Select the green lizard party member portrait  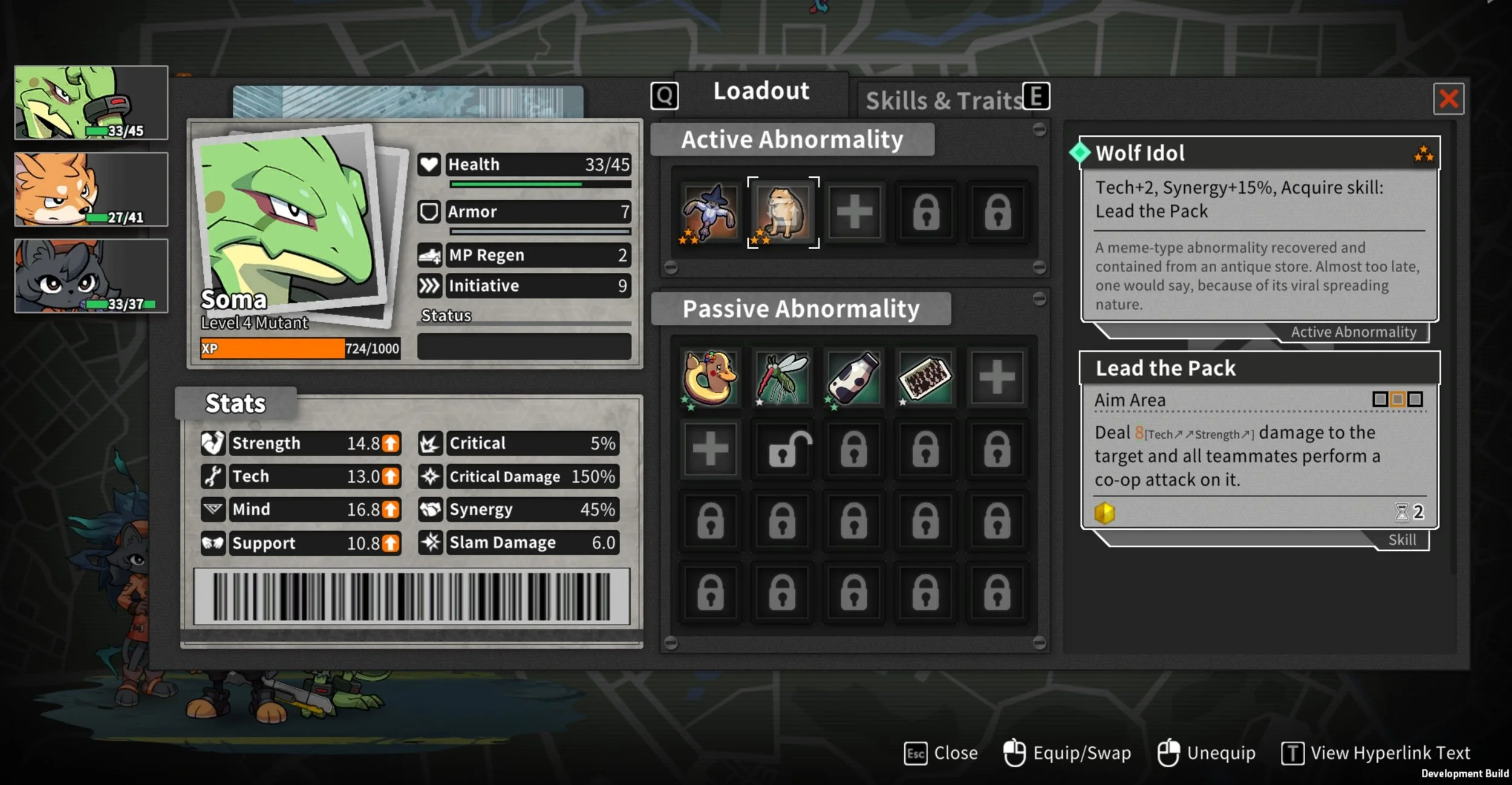pyautogui.click(x=91, y=103)
